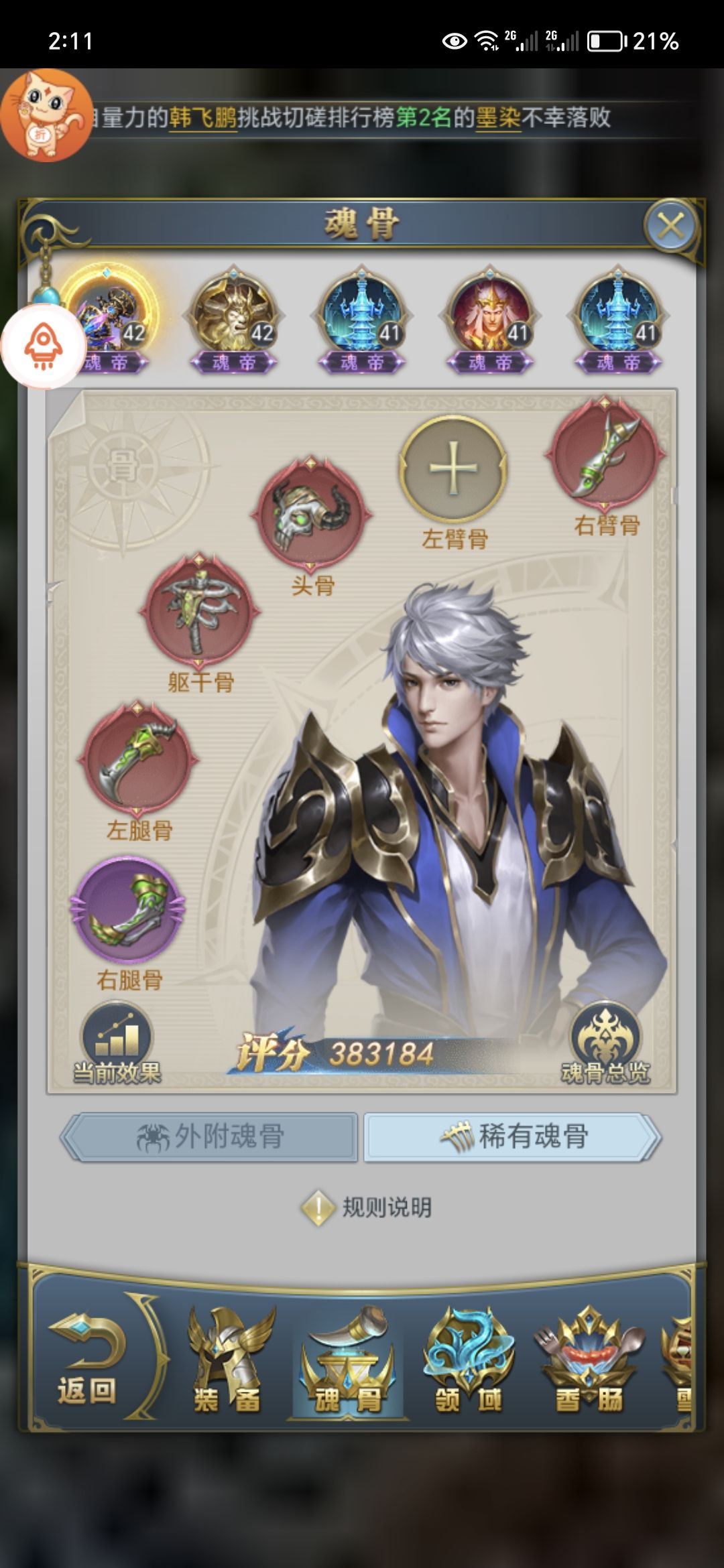Add a soul bone to 左臂骨

pyautogui.click(x=453, y=468)
